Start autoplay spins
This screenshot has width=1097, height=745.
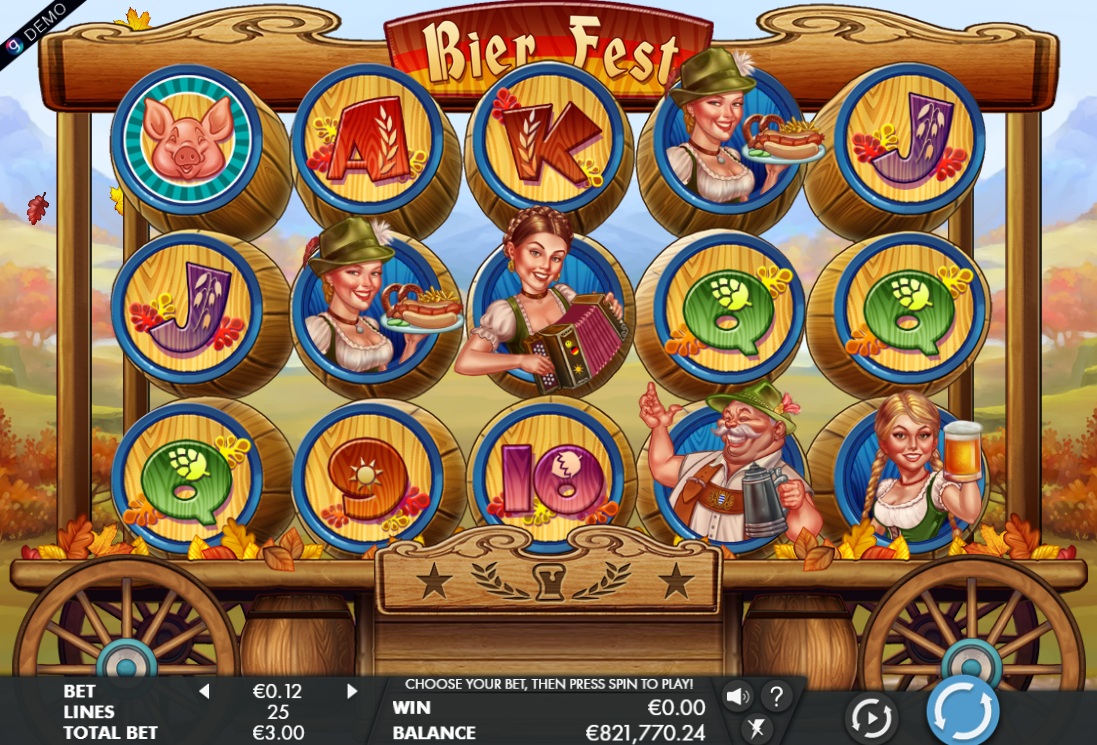click(870, 717)
